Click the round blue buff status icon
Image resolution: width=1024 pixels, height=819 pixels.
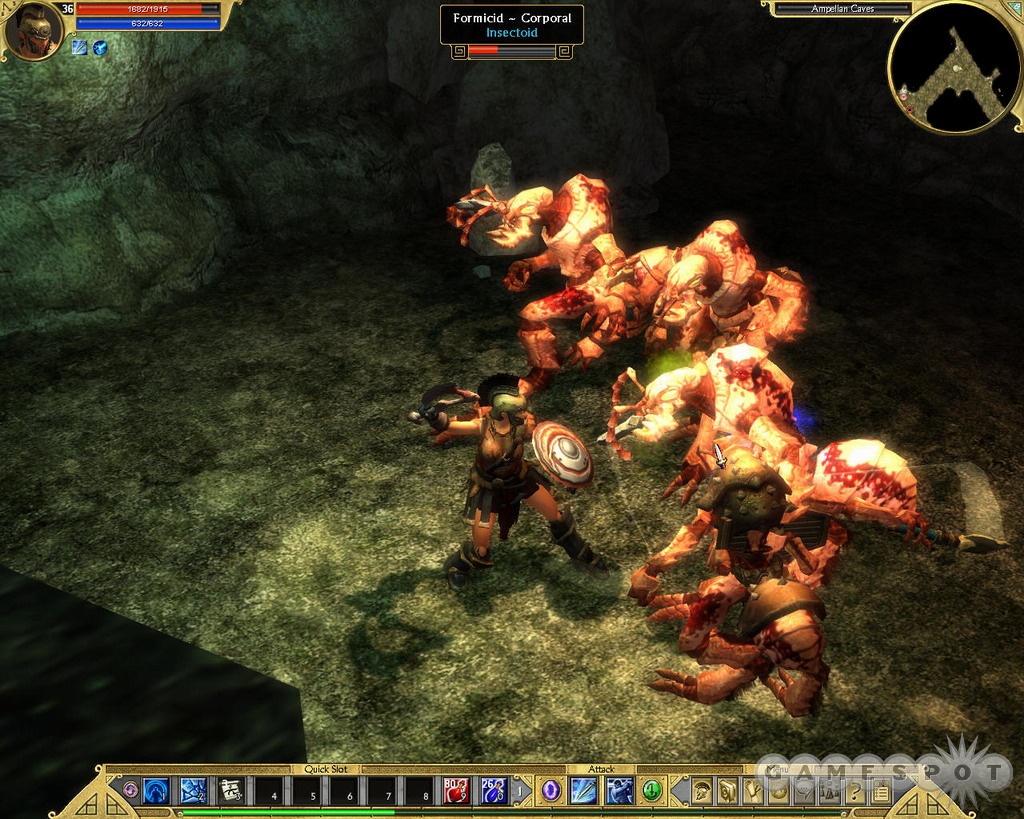coord(100,47)
